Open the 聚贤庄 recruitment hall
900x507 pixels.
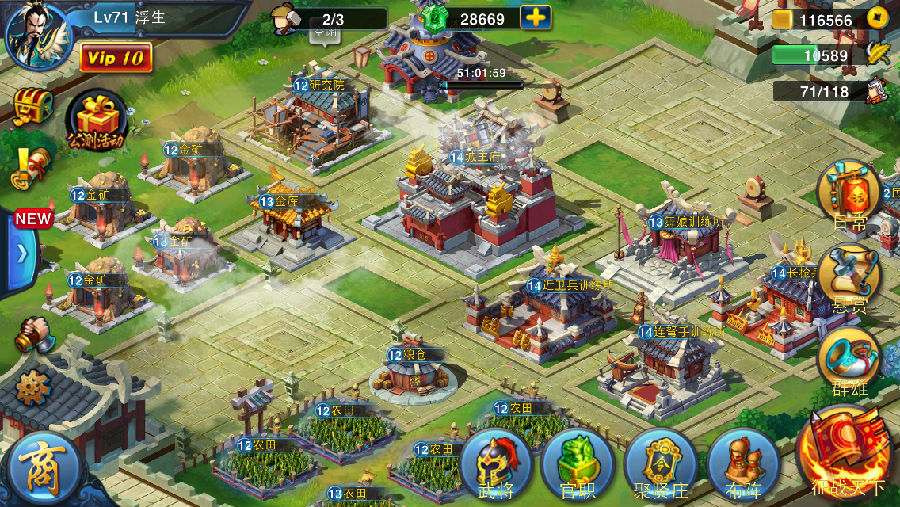point(660,465)
